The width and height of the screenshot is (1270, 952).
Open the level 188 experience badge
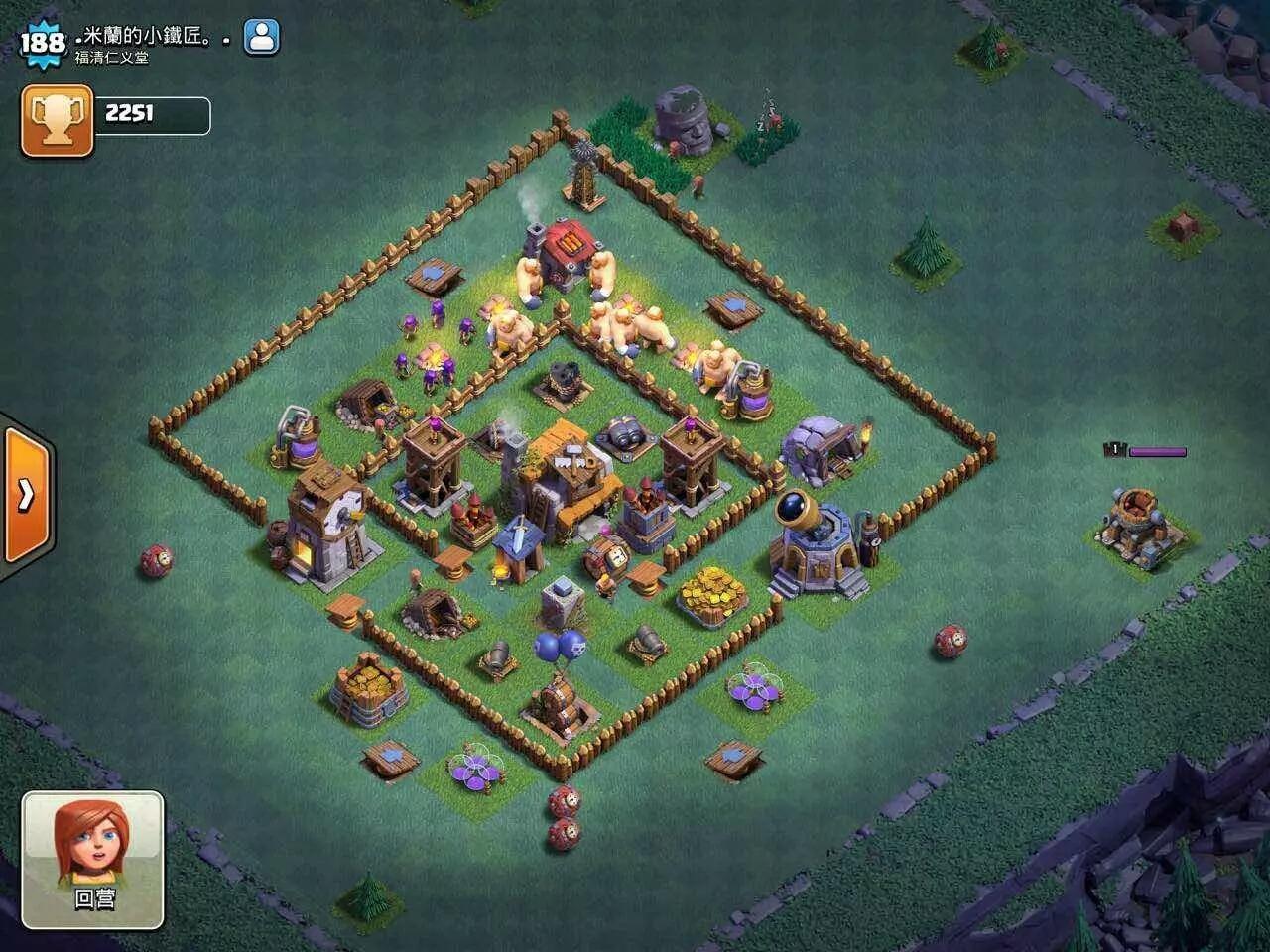point(42,43)
